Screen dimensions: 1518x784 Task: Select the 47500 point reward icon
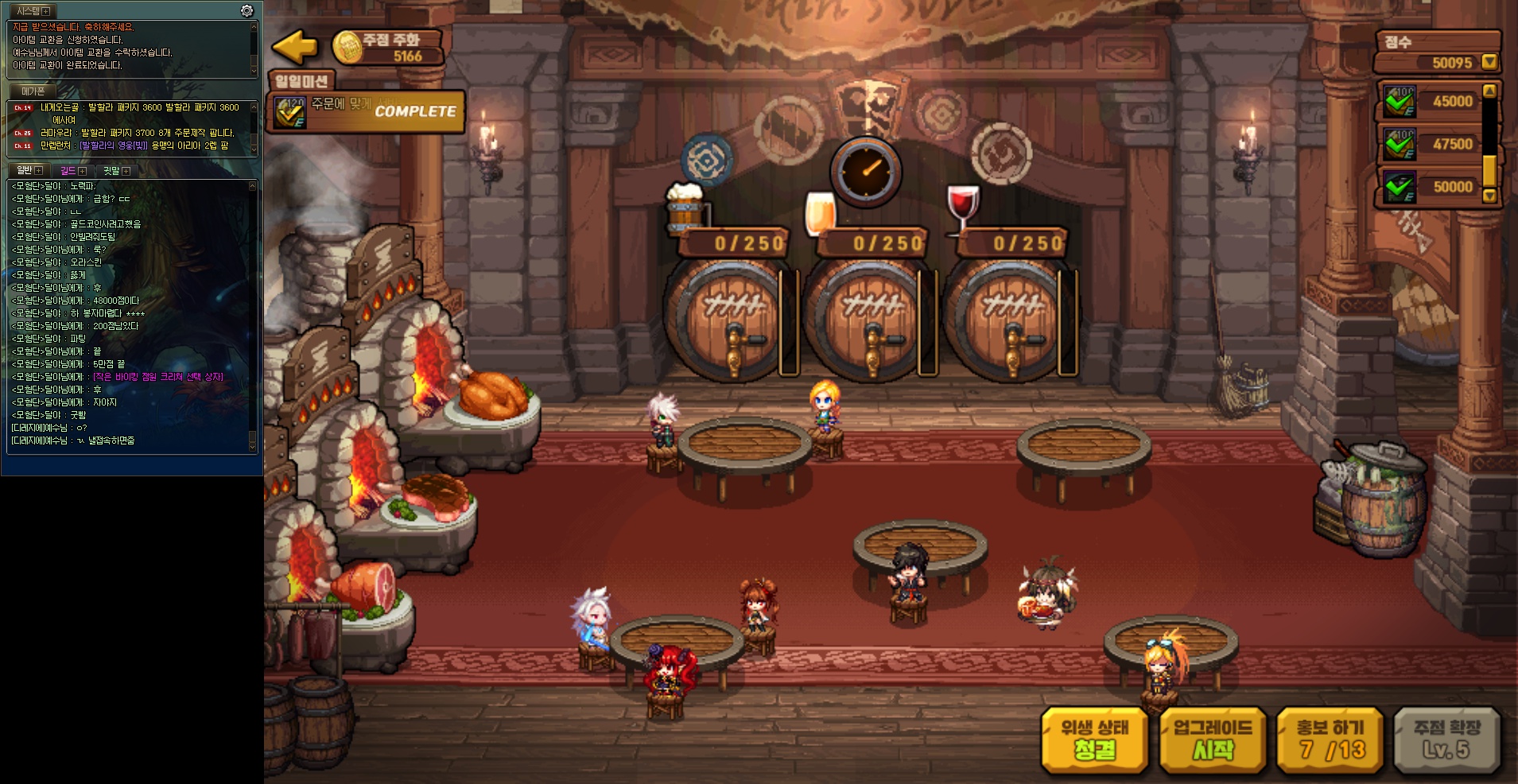[x=1399, y=144]
